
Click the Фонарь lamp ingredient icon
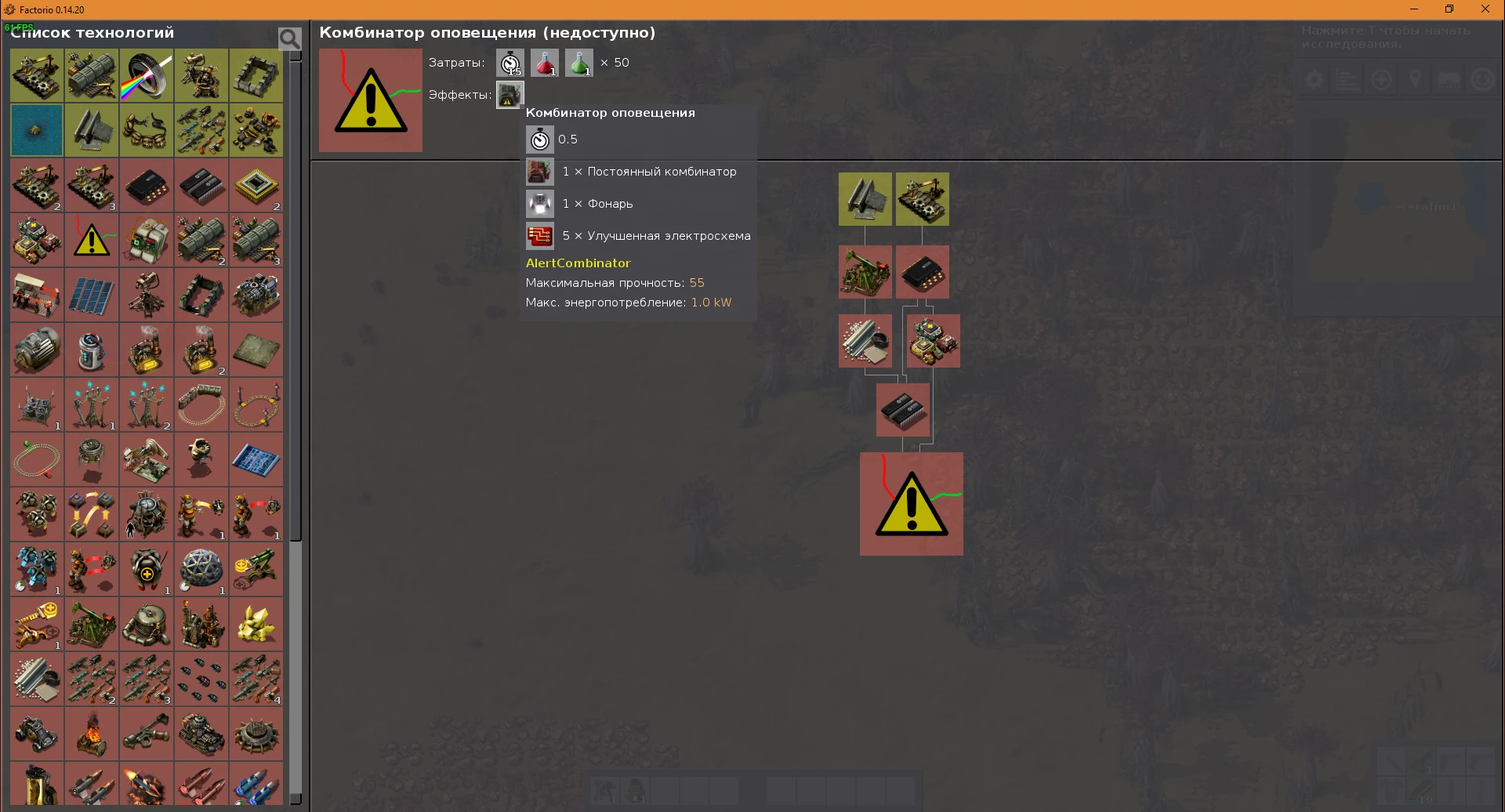539,204
